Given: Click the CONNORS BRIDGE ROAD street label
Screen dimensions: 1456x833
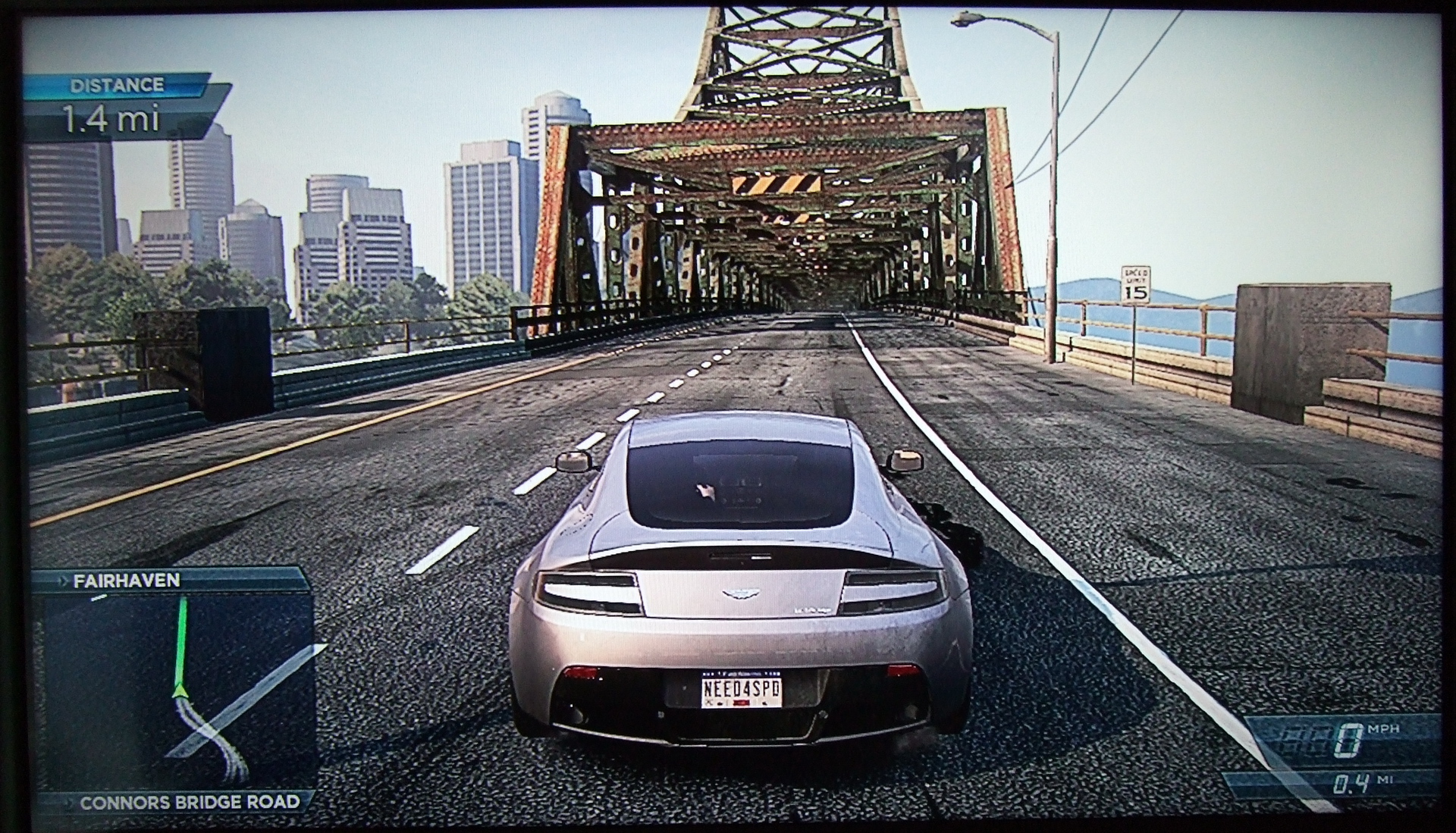Looking at the screenshot, I should 189,802.
